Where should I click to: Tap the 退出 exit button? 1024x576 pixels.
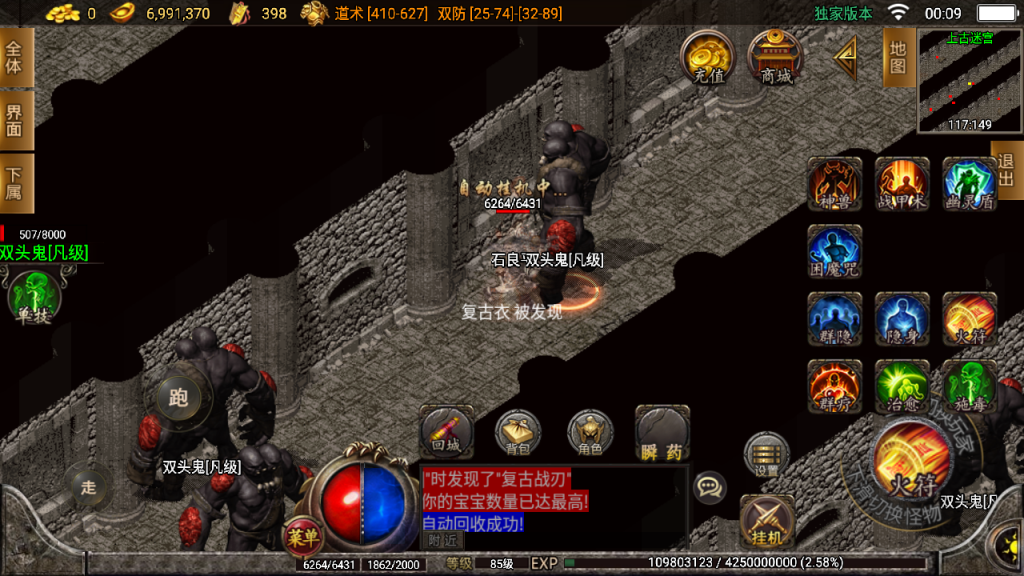click(x=1006, y=170)
